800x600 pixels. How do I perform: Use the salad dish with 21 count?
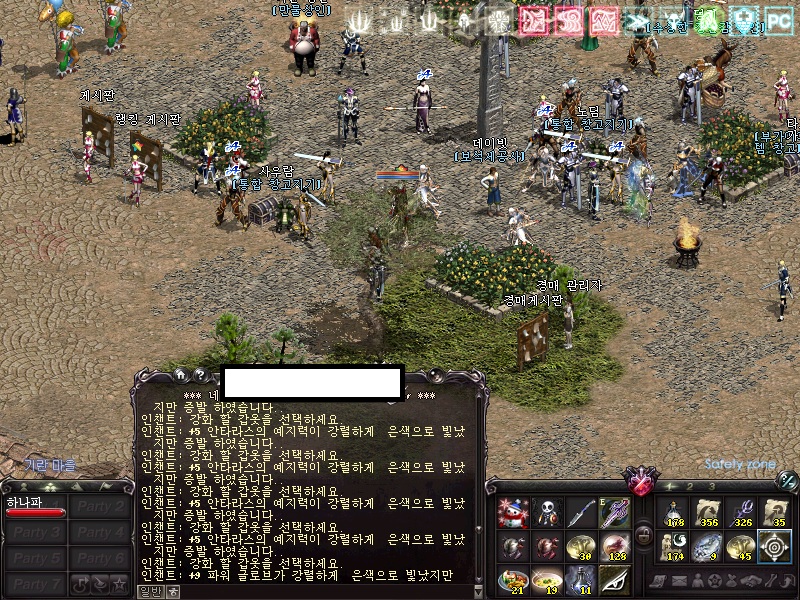click(513, 580)
